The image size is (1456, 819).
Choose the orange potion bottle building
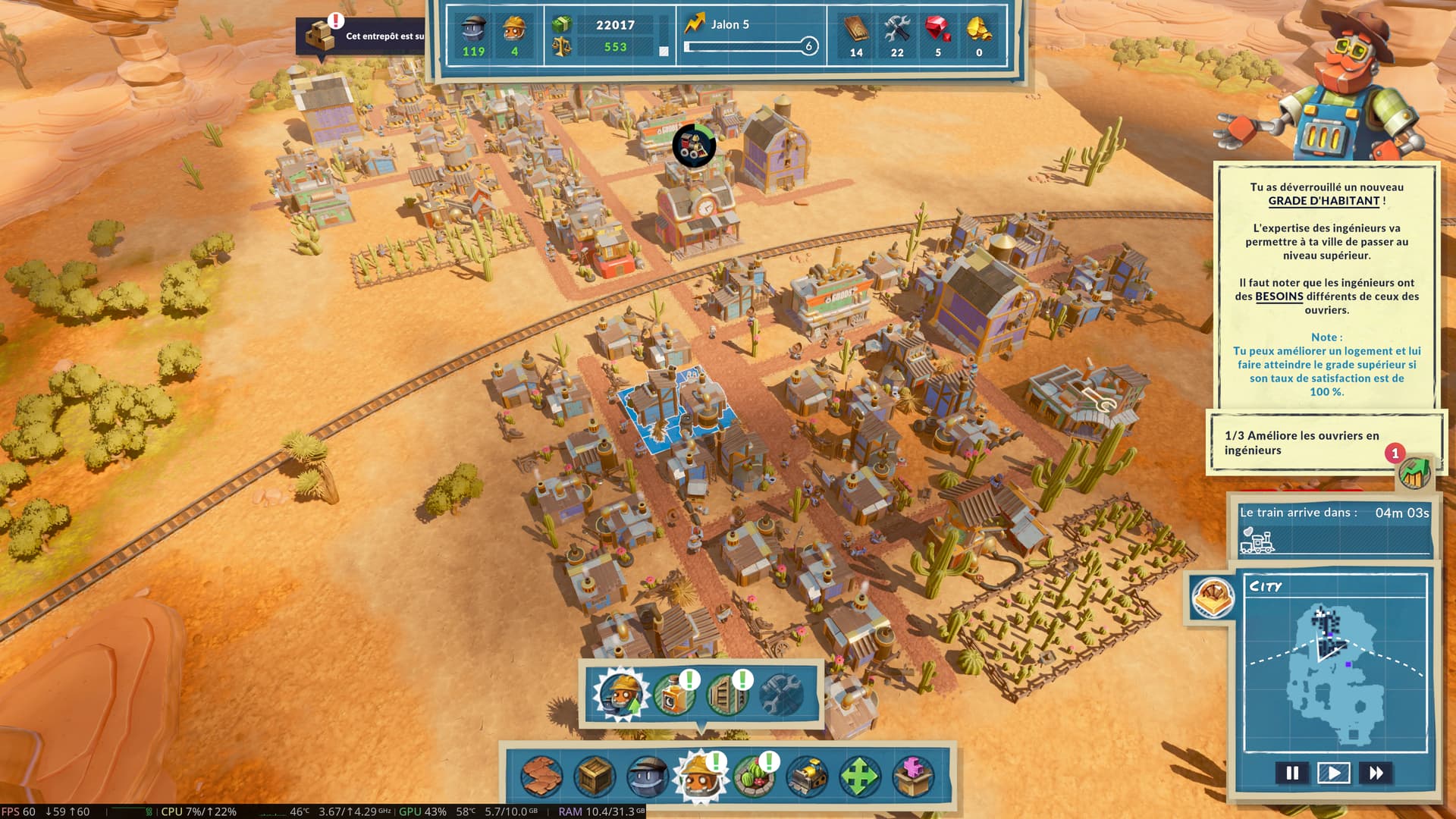pyautogui.click(x=673, y=695)
